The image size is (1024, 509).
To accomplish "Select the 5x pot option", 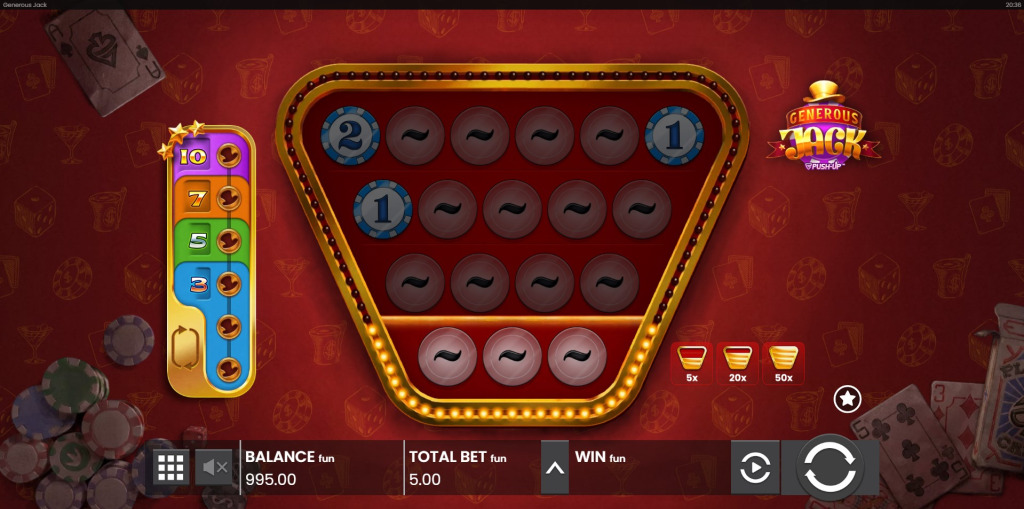I will tap(691, 363).
